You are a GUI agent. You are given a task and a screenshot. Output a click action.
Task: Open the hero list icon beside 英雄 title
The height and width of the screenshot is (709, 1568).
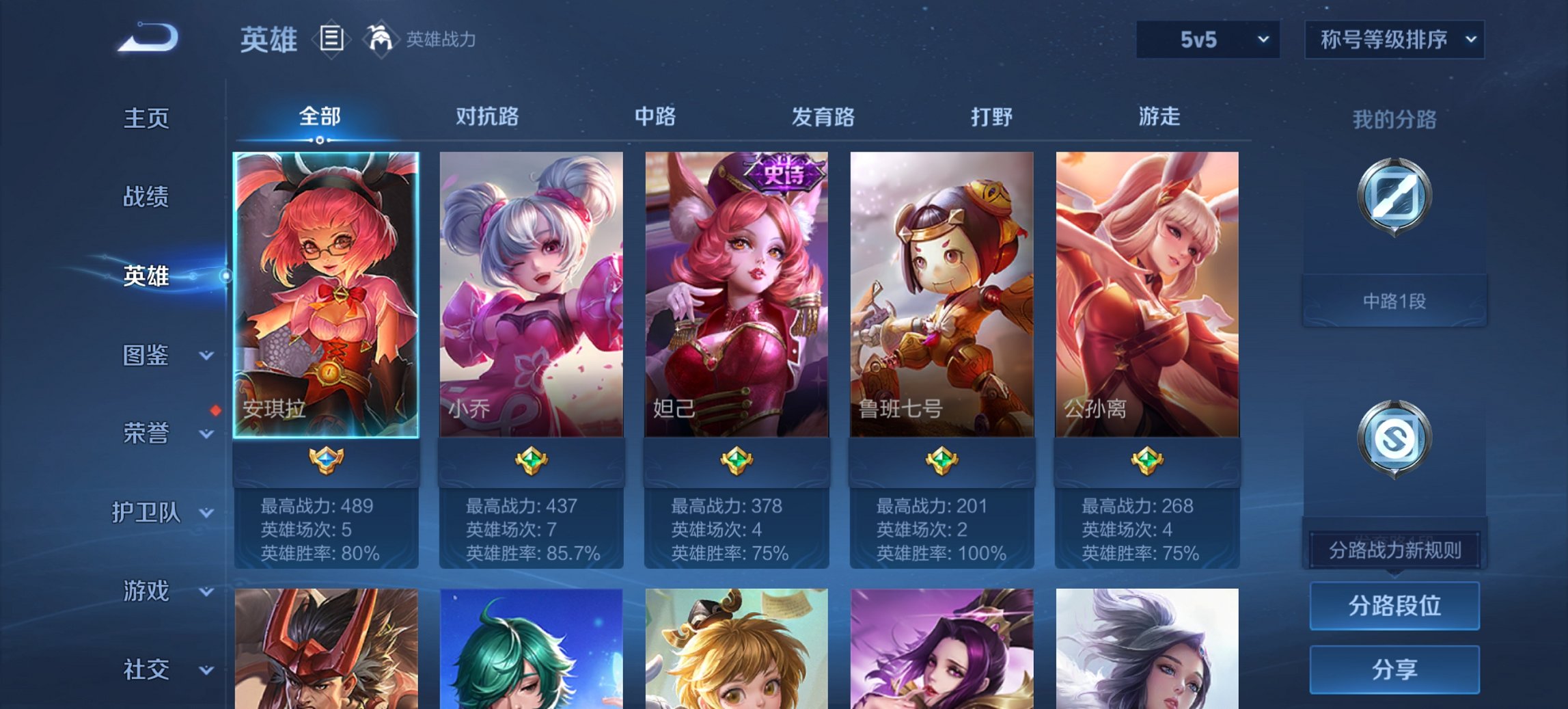pos(331,40)
